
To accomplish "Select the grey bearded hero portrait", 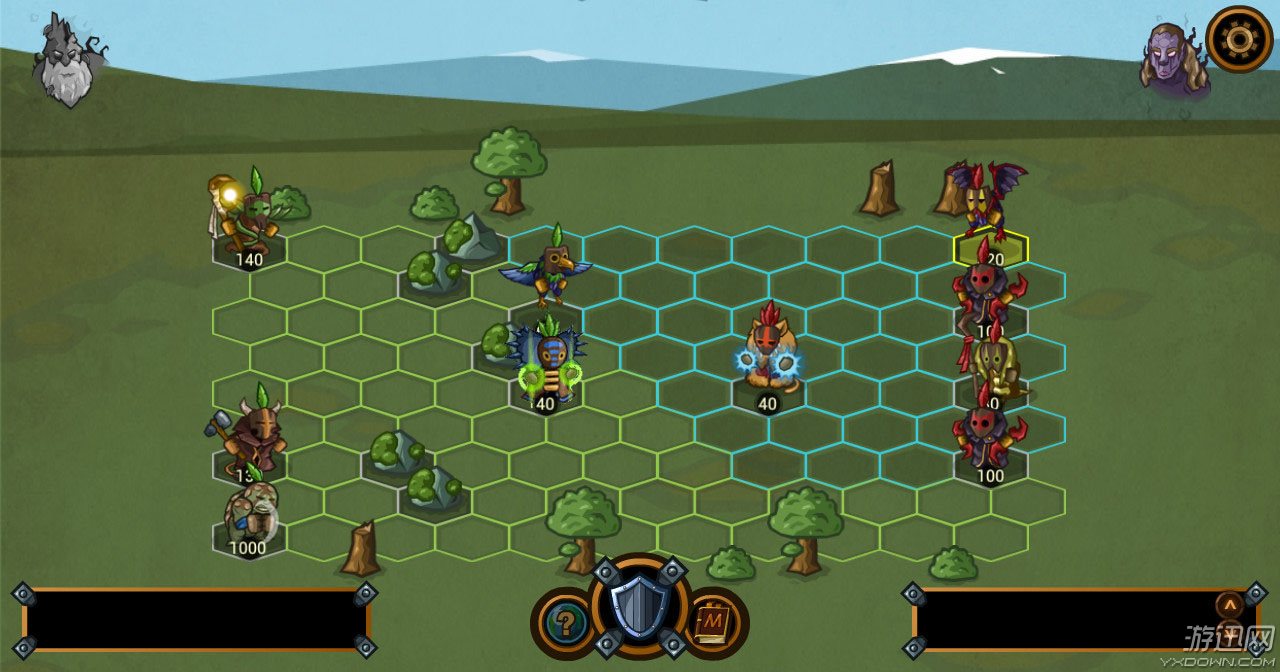I will (68, 62).
